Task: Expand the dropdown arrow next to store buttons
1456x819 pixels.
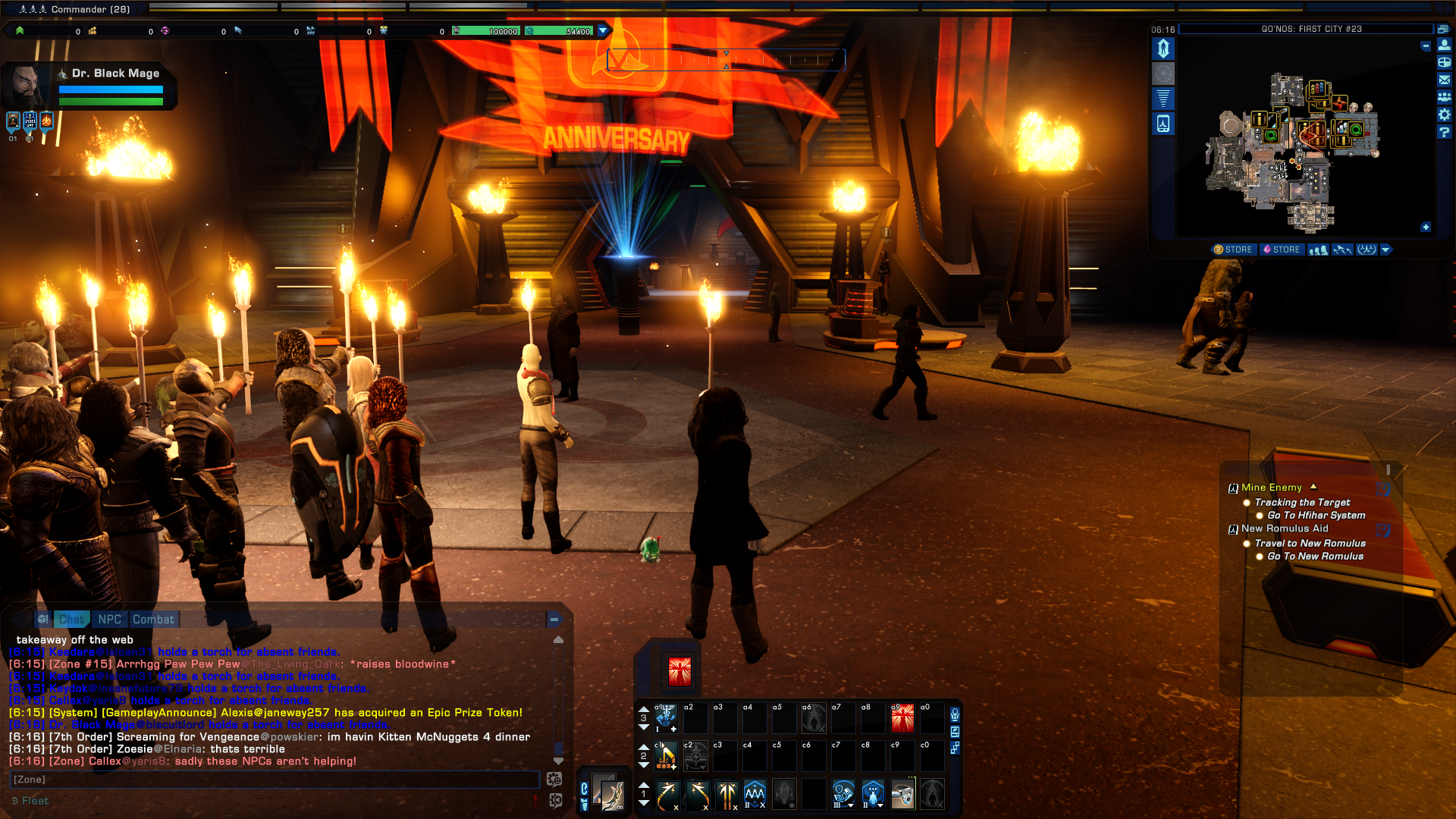Action: 1386,249
